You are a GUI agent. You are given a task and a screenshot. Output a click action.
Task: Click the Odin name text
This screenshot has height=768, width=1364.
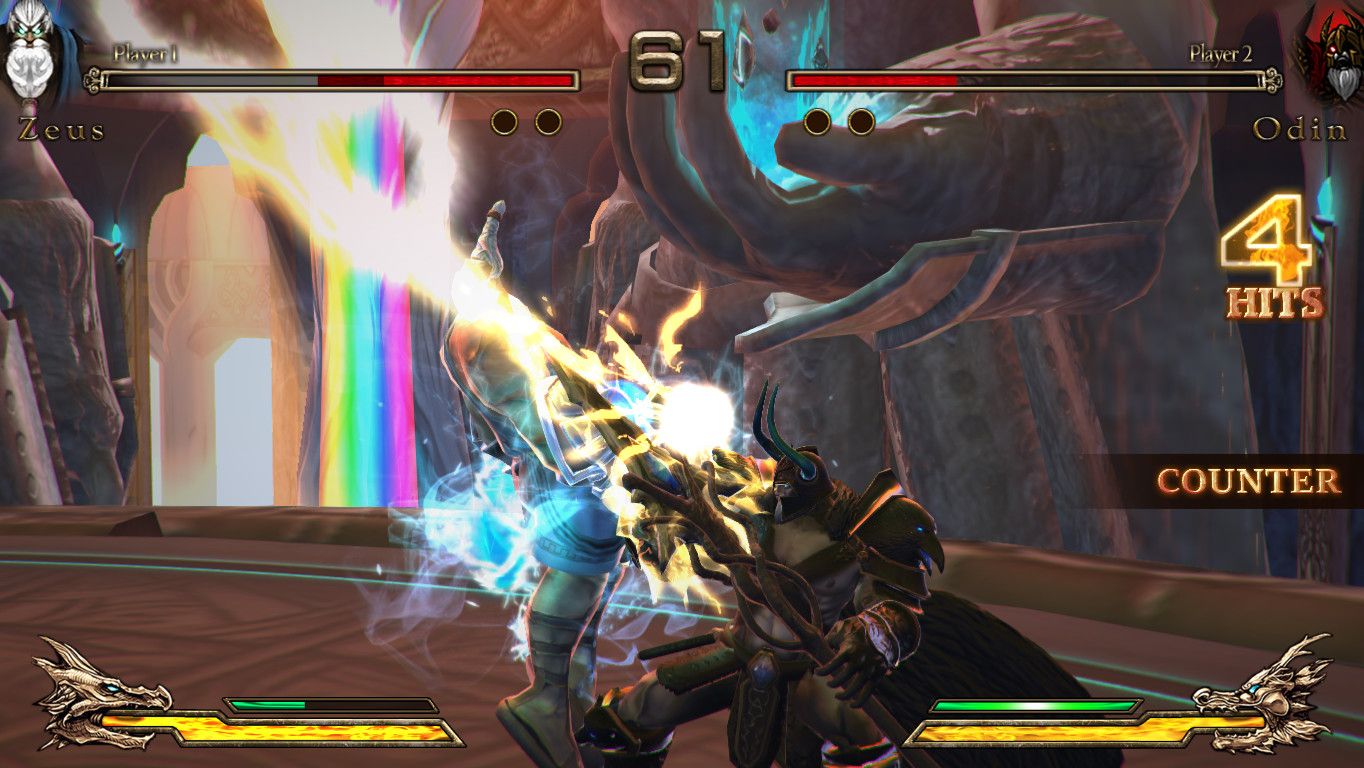[1299, 130]
